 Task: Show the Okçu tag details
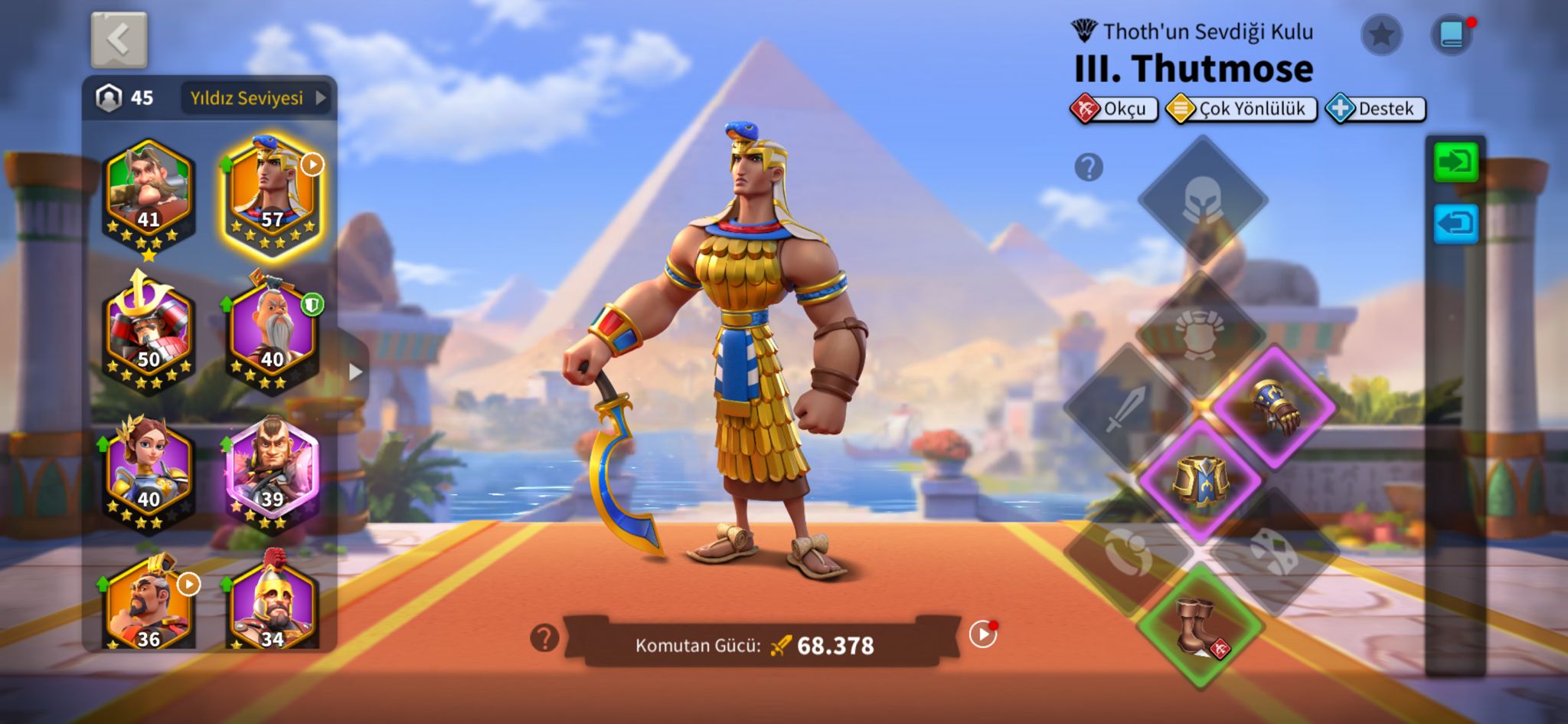point(1114,109)
